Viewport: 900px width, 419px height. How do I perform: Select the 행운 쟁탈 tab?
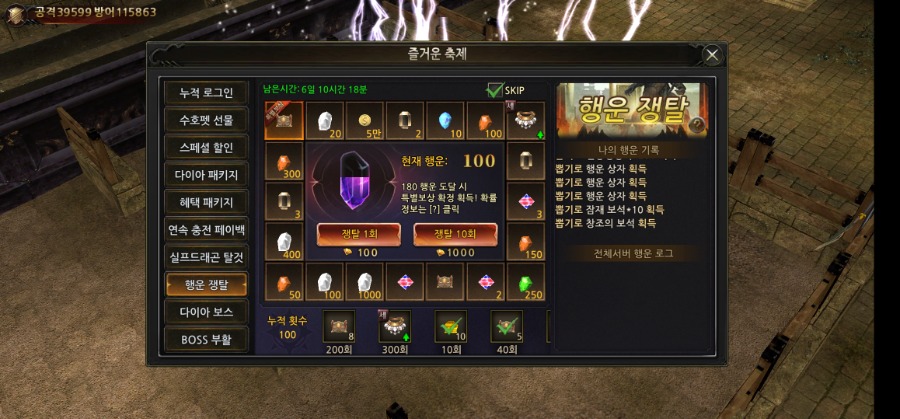[x=206, y=284]
